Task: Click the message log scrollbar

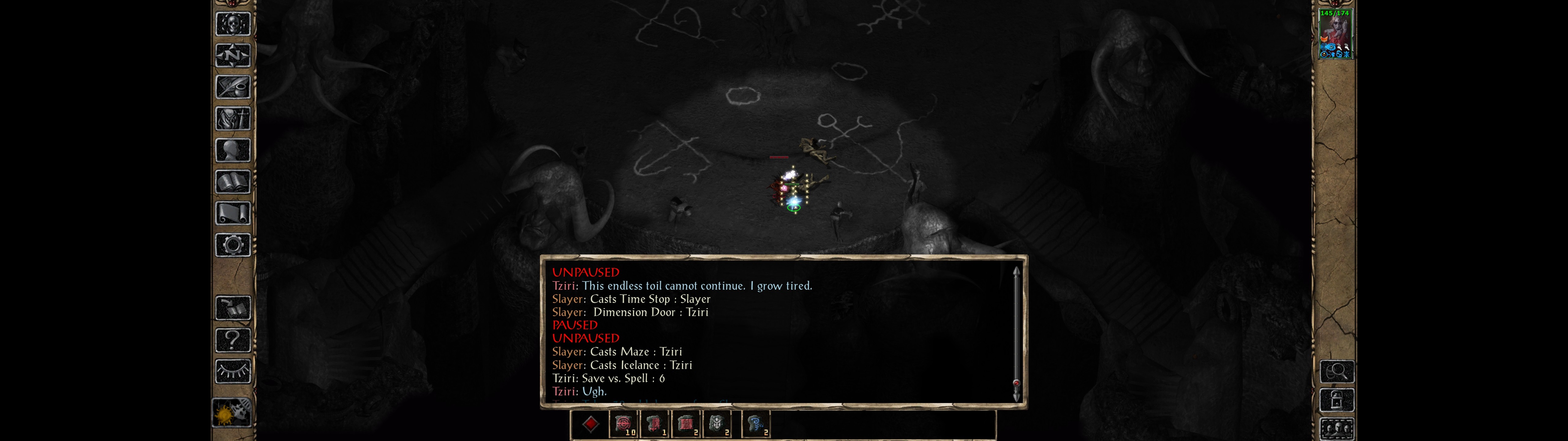Action: click(x=1016, y=332)
